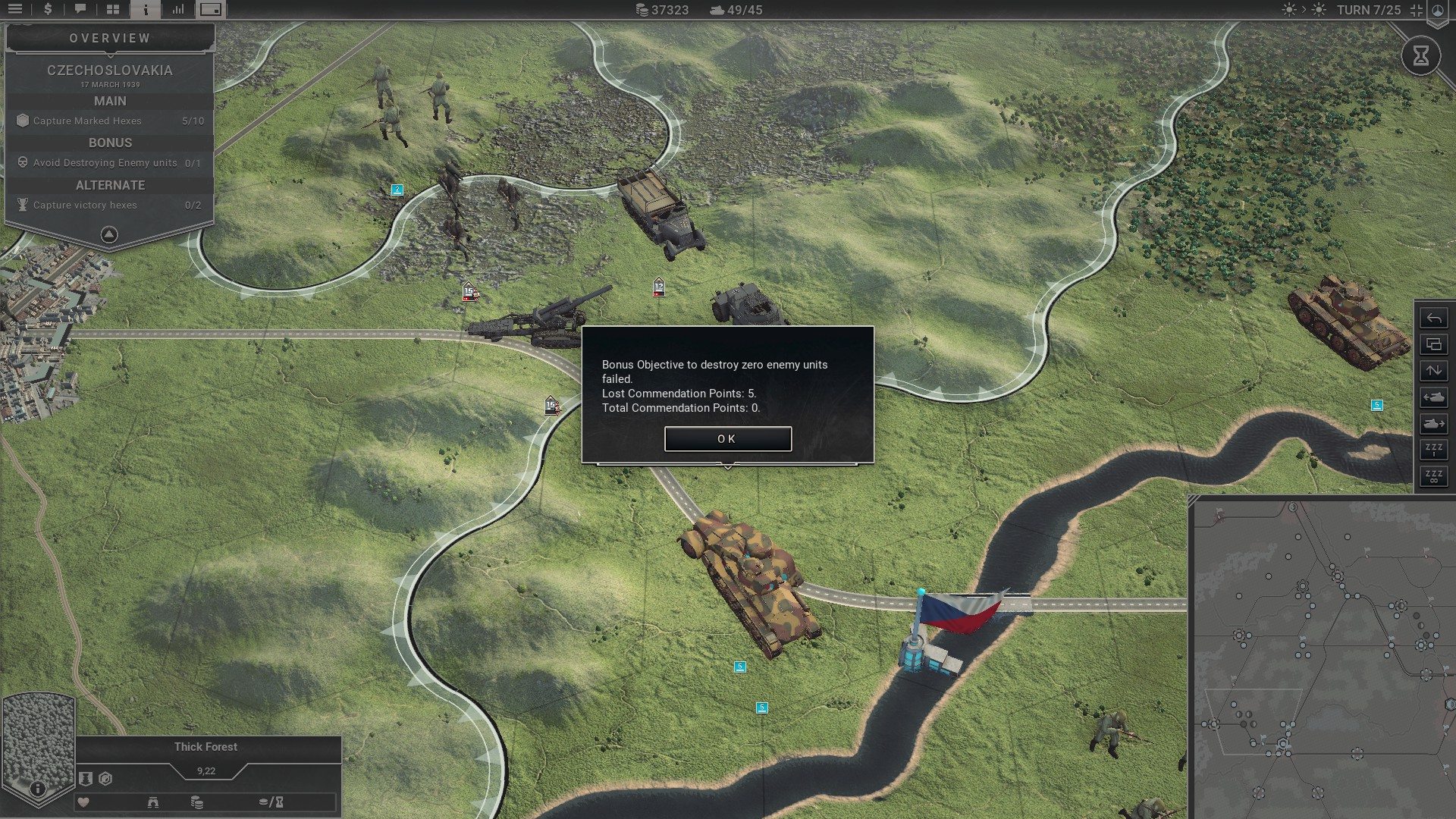
Task: Toggle fullscreen with the shrink arrows icon
Action: [x=1417, y=10]
